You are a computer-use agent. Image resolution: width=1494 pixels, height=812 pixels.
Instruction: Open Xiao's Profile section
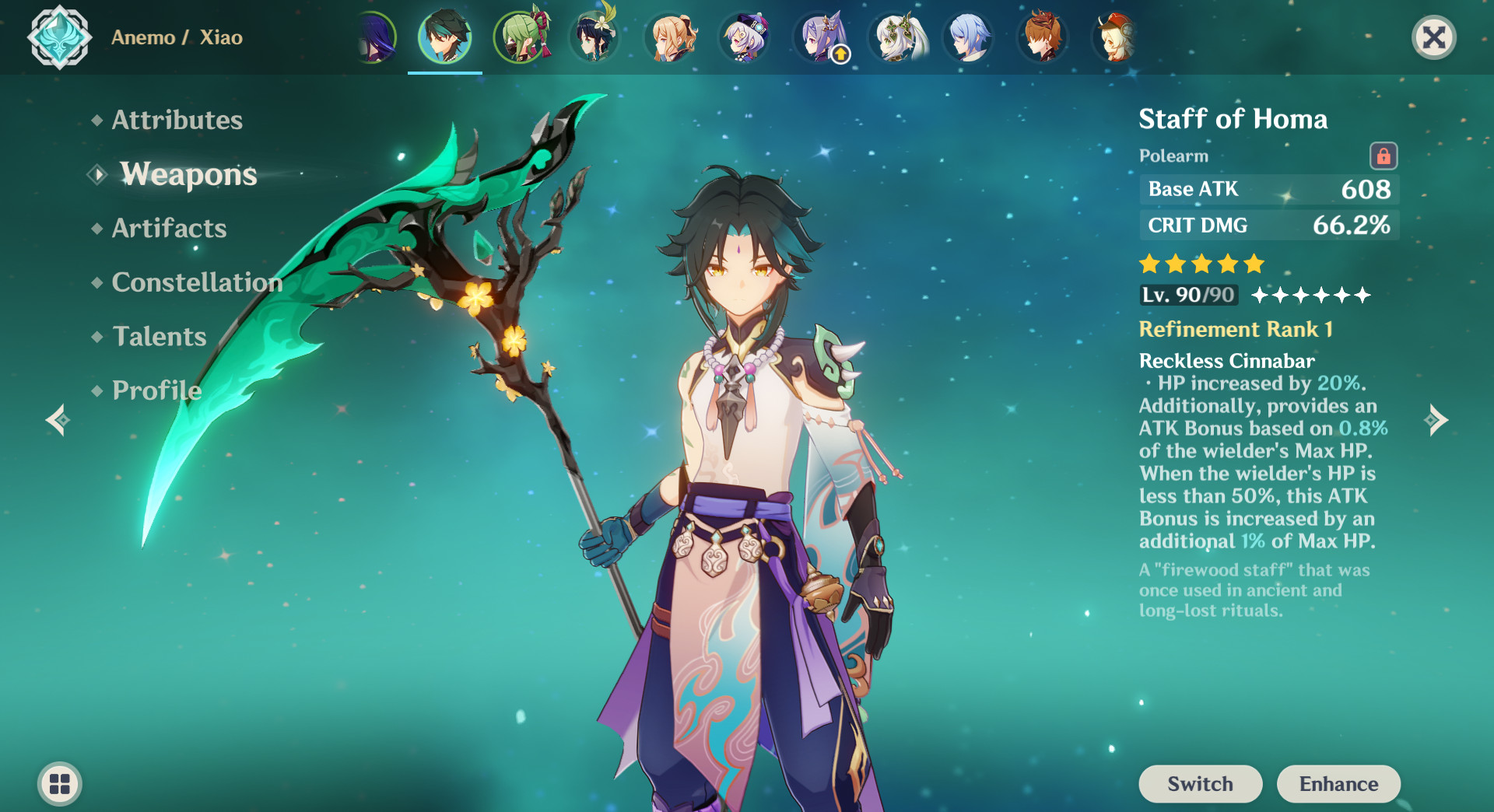155,390
